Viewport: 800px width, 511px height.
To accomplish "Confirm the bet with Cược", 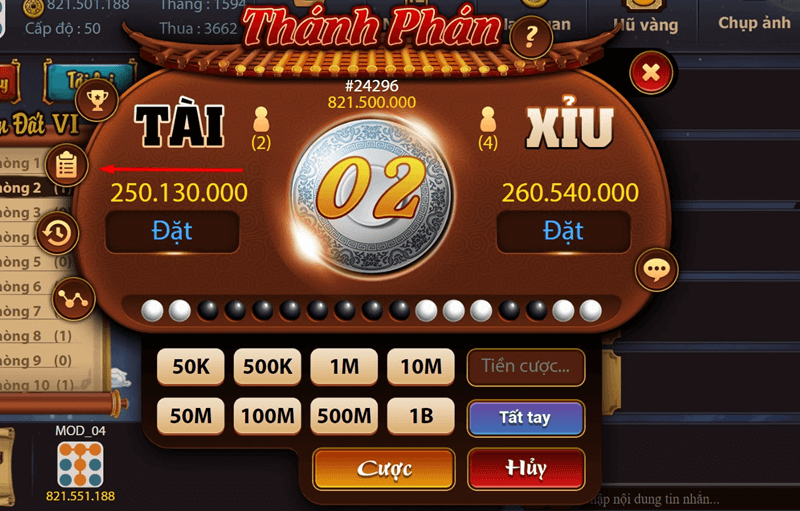I will click(x=385, y=469).
